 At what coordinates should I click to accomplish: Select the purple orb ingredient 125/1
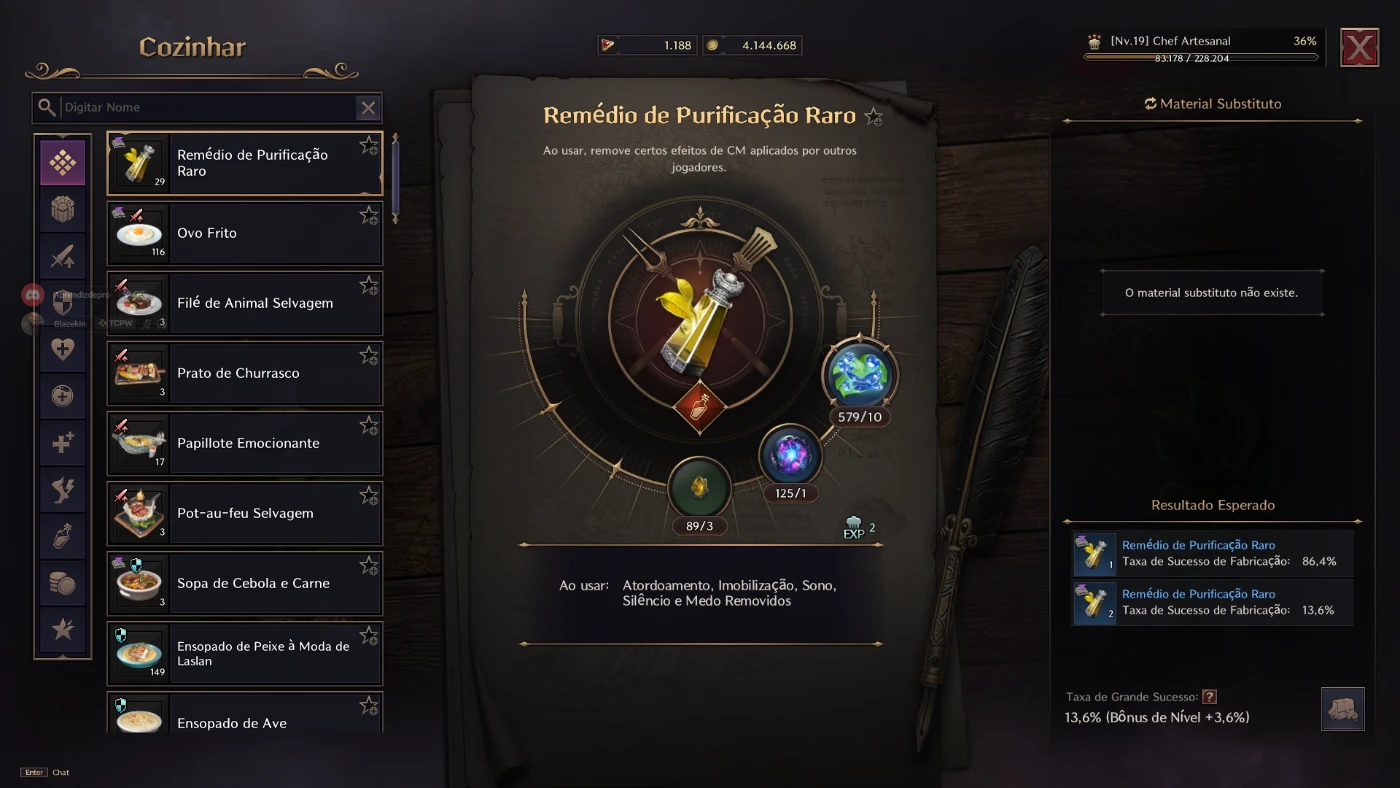[x=790, y=455]
